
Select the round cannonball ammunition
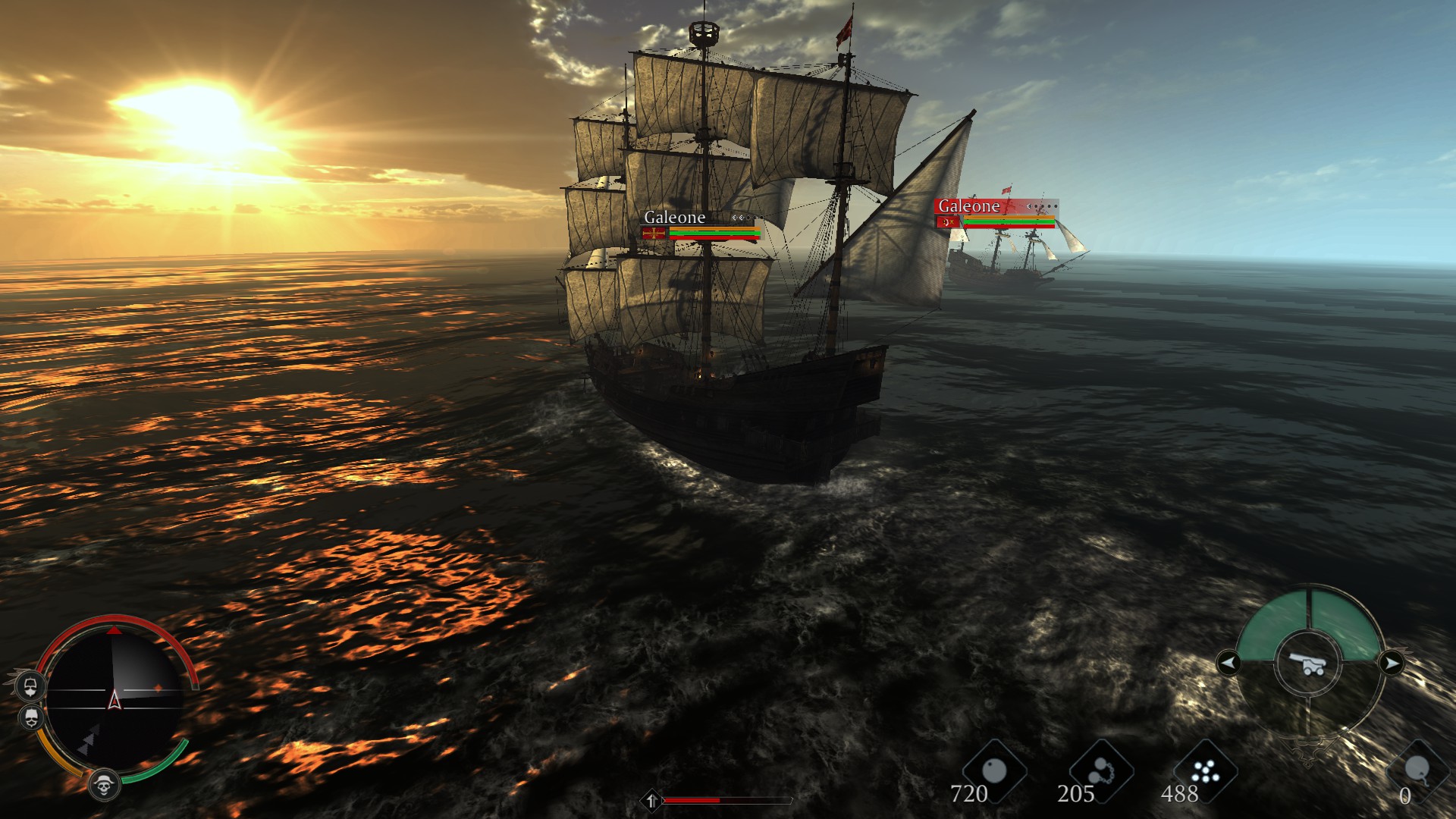(x=993, y=772)
